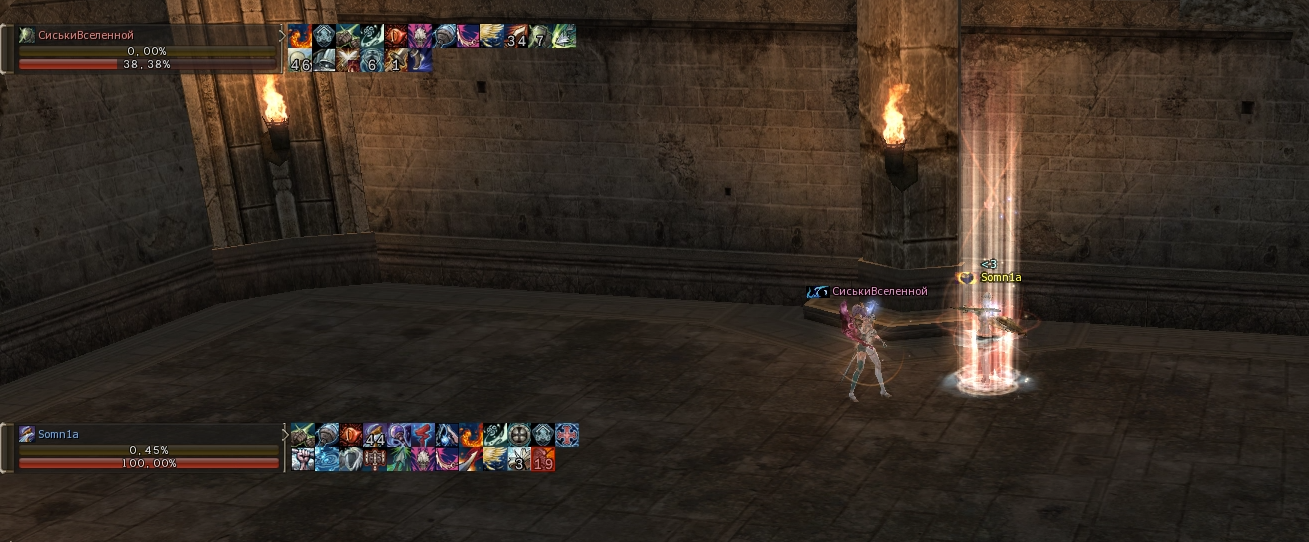Click Somn1a's round cross shield buff icon
Viewport: 1309px width, 542px height.
point(519,435)
